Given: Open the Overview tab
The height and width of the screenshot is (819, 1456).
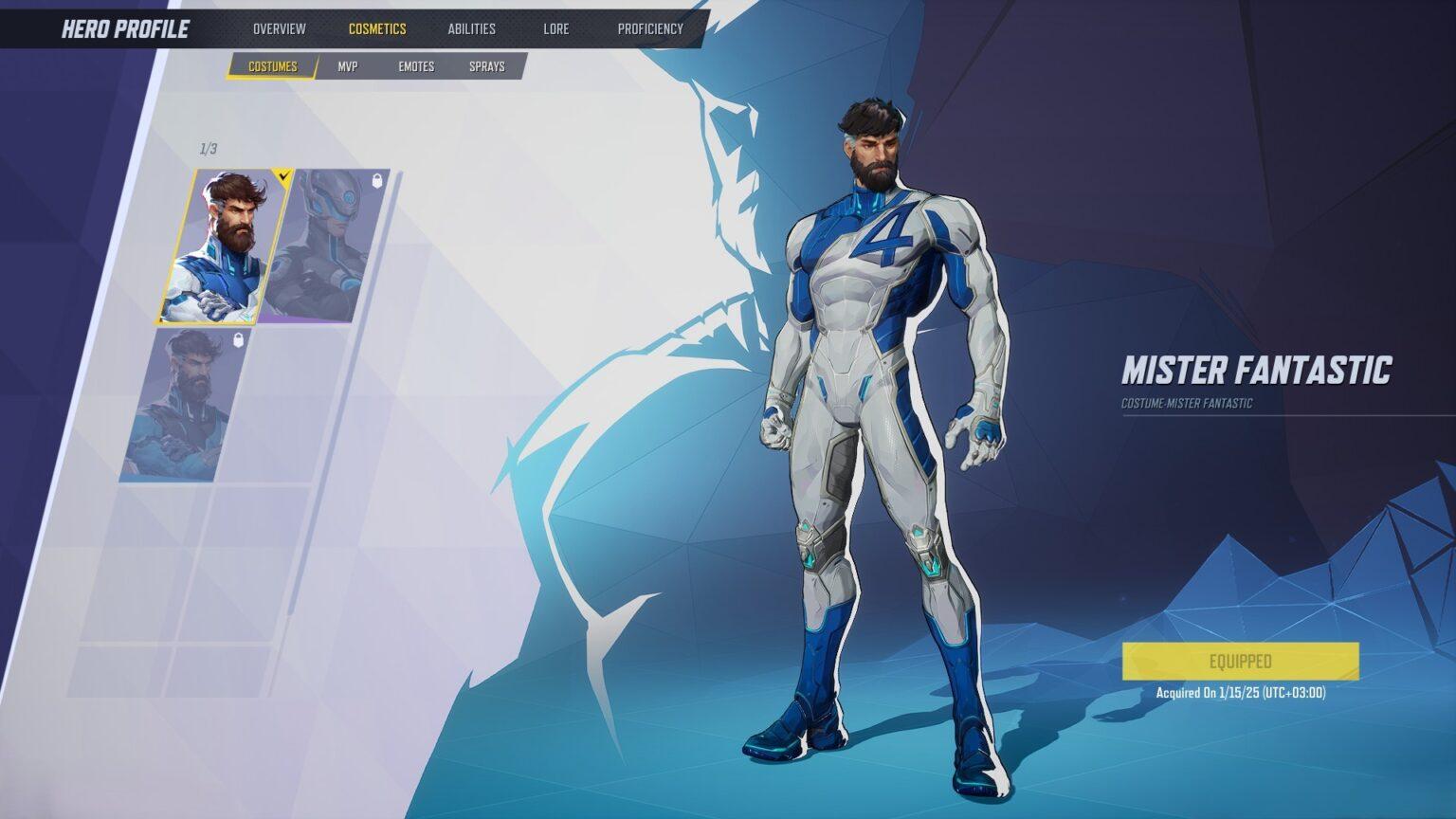Looking at the screenshot, I should click(x=278, y=28).
